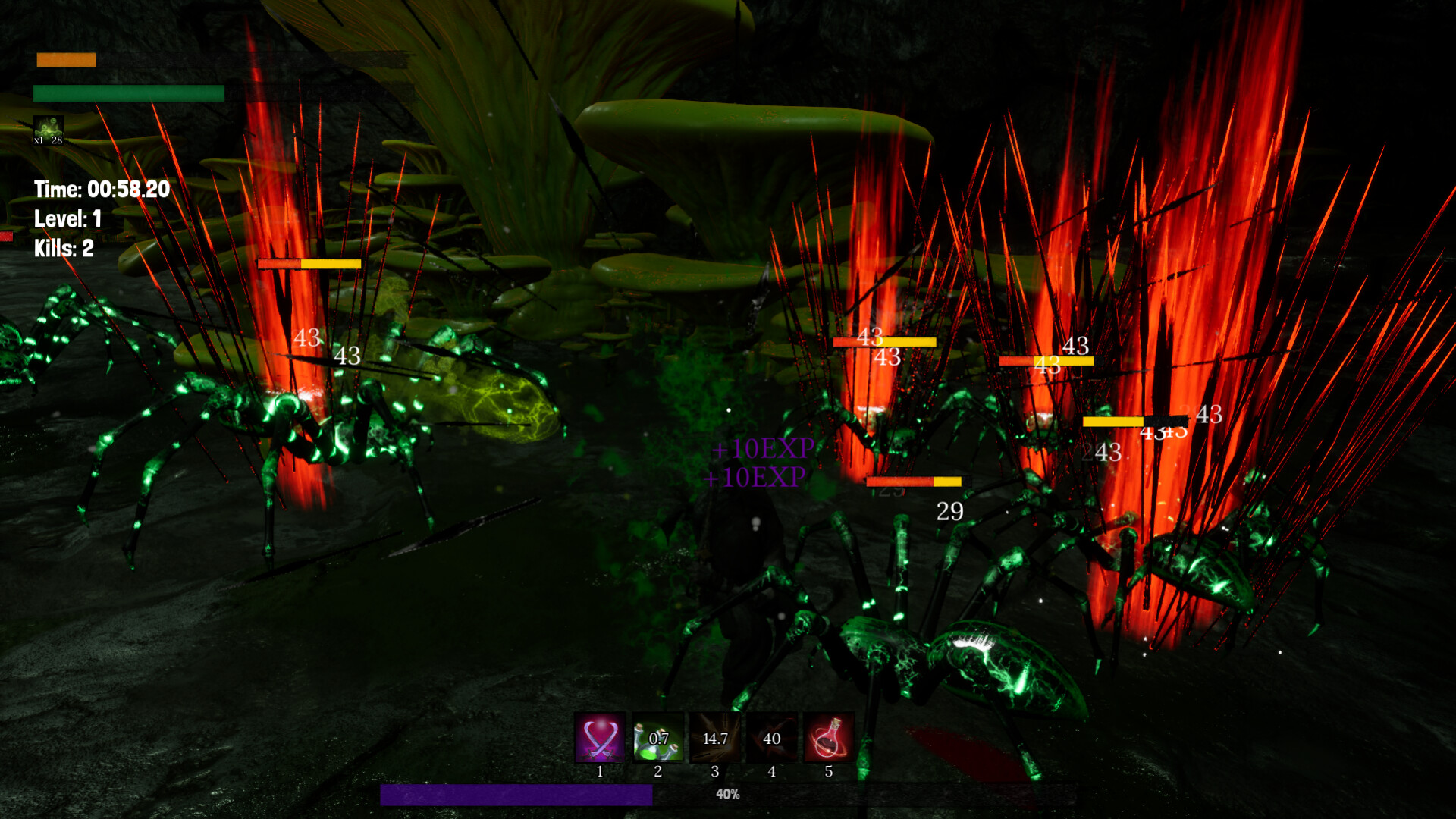
Task: Click the slash ability showing 14.7 cooldown
Action: coord(715,738)
